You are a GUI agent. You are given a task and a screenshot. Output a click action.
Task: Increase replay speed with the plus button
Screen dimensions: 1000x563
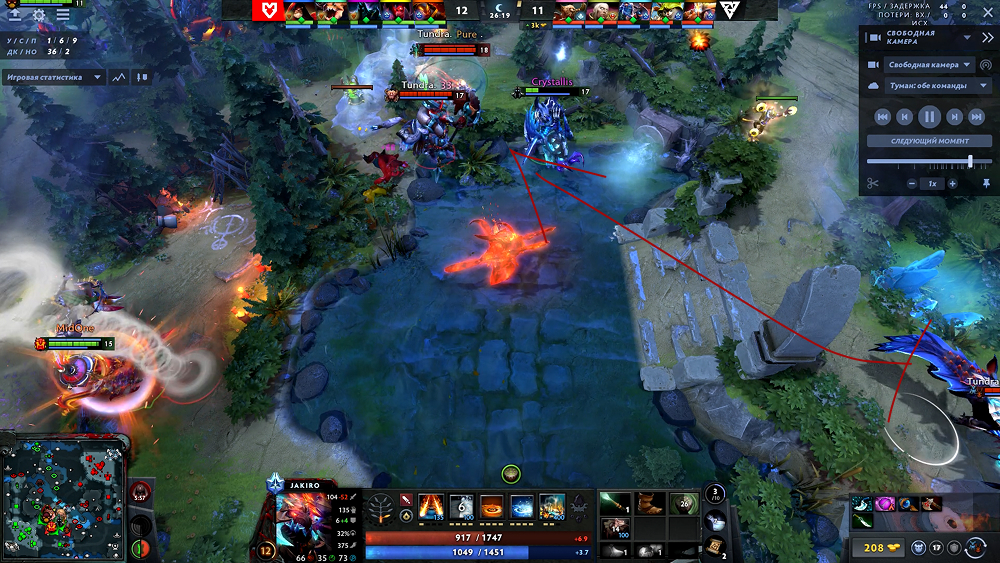[x=952, y=184]
